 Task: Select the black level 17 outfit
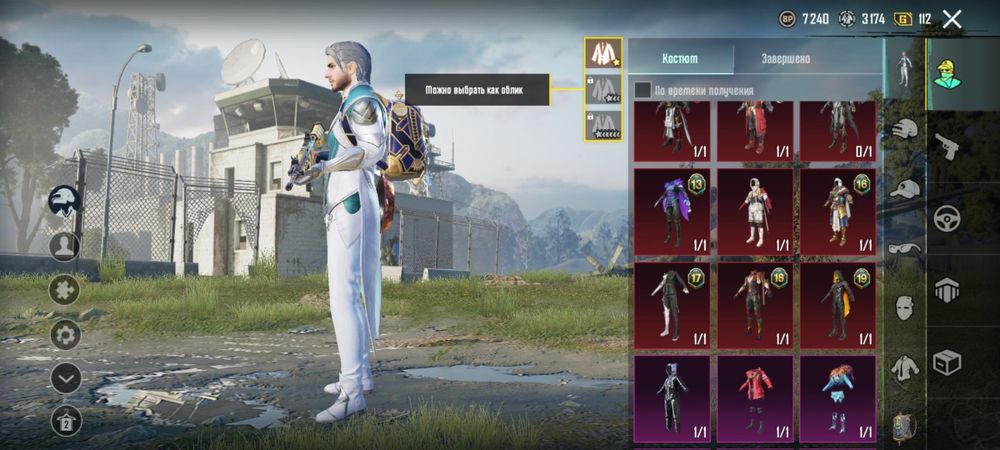click(x=672, y=305)
